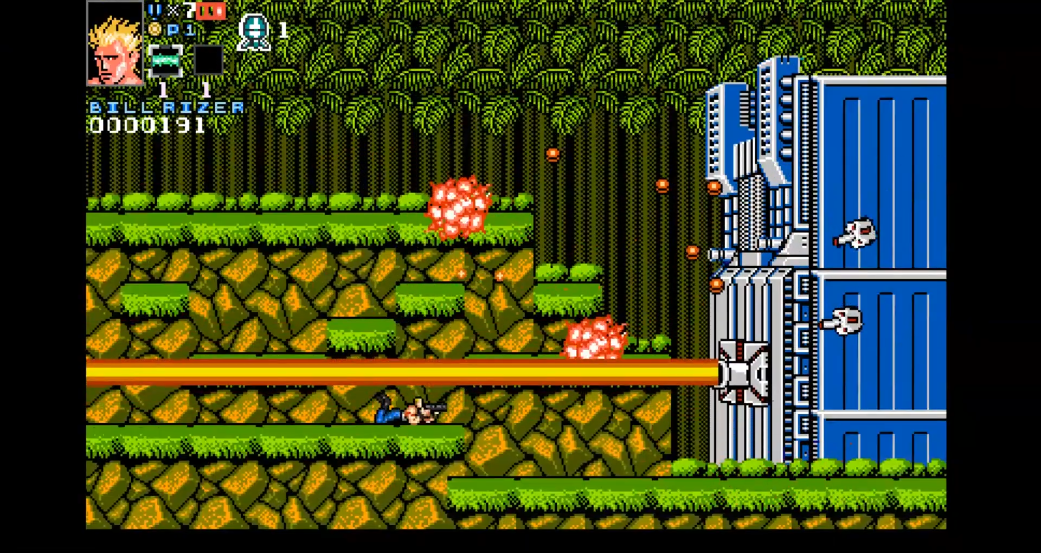1041x553 pixels.
Task: Select the empty black weapon slot
Action: tap(208, 60)
